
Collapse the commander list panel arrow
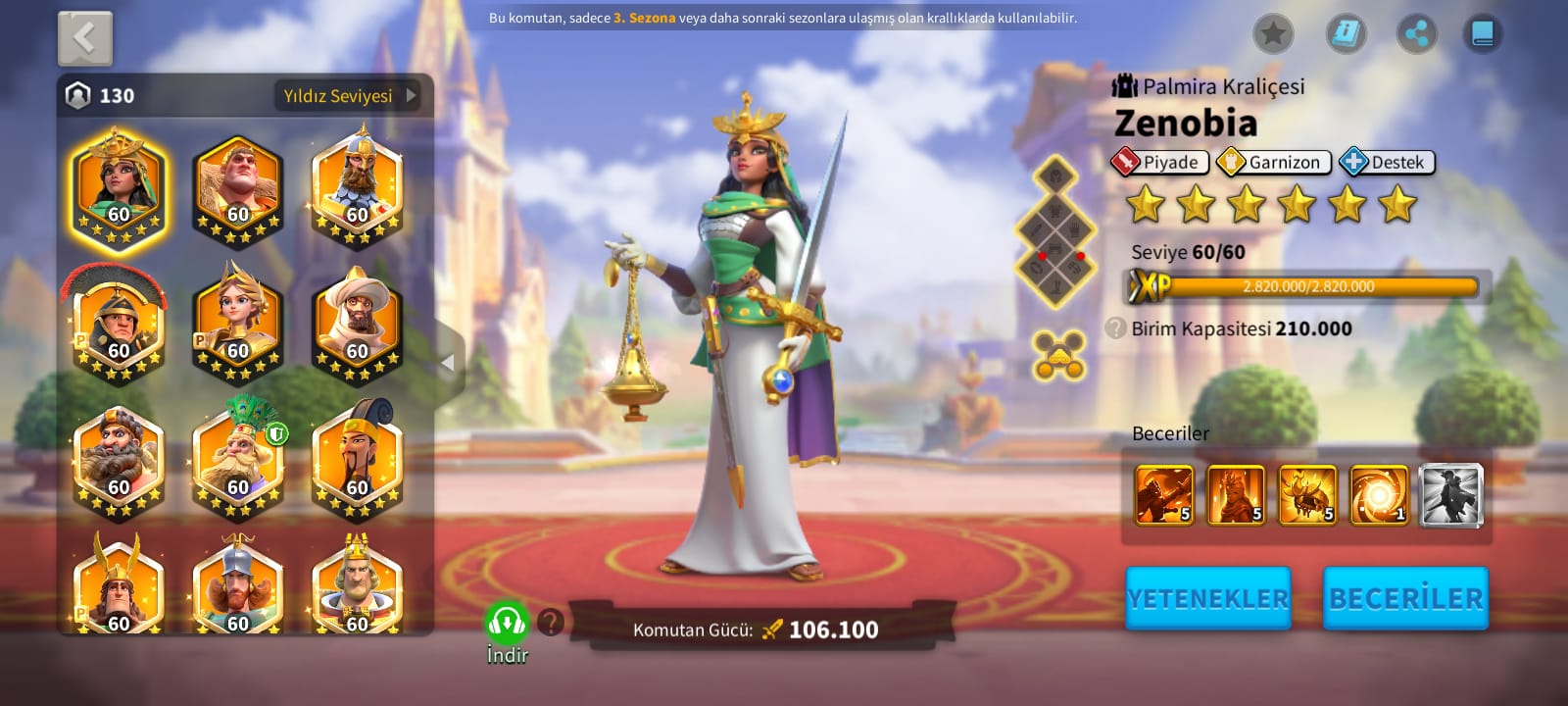448,363
